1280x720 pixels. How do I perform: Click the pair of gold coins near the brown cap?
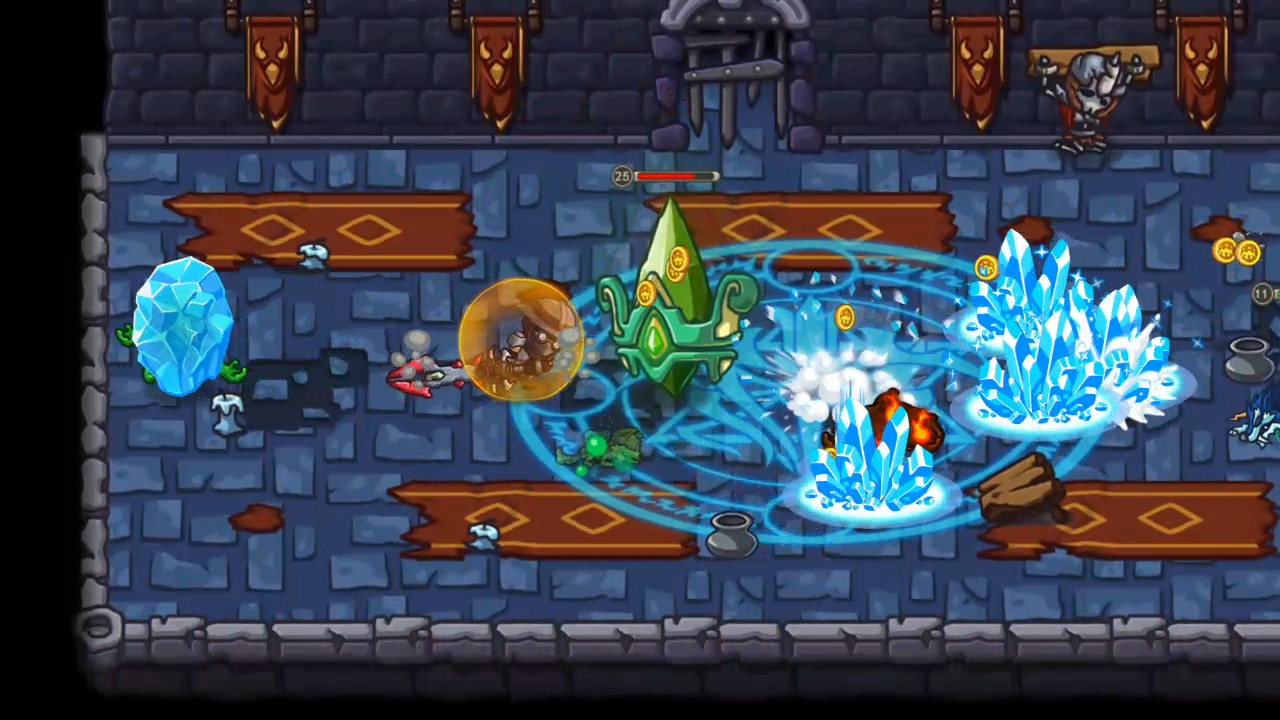(x=1238, y=250)
